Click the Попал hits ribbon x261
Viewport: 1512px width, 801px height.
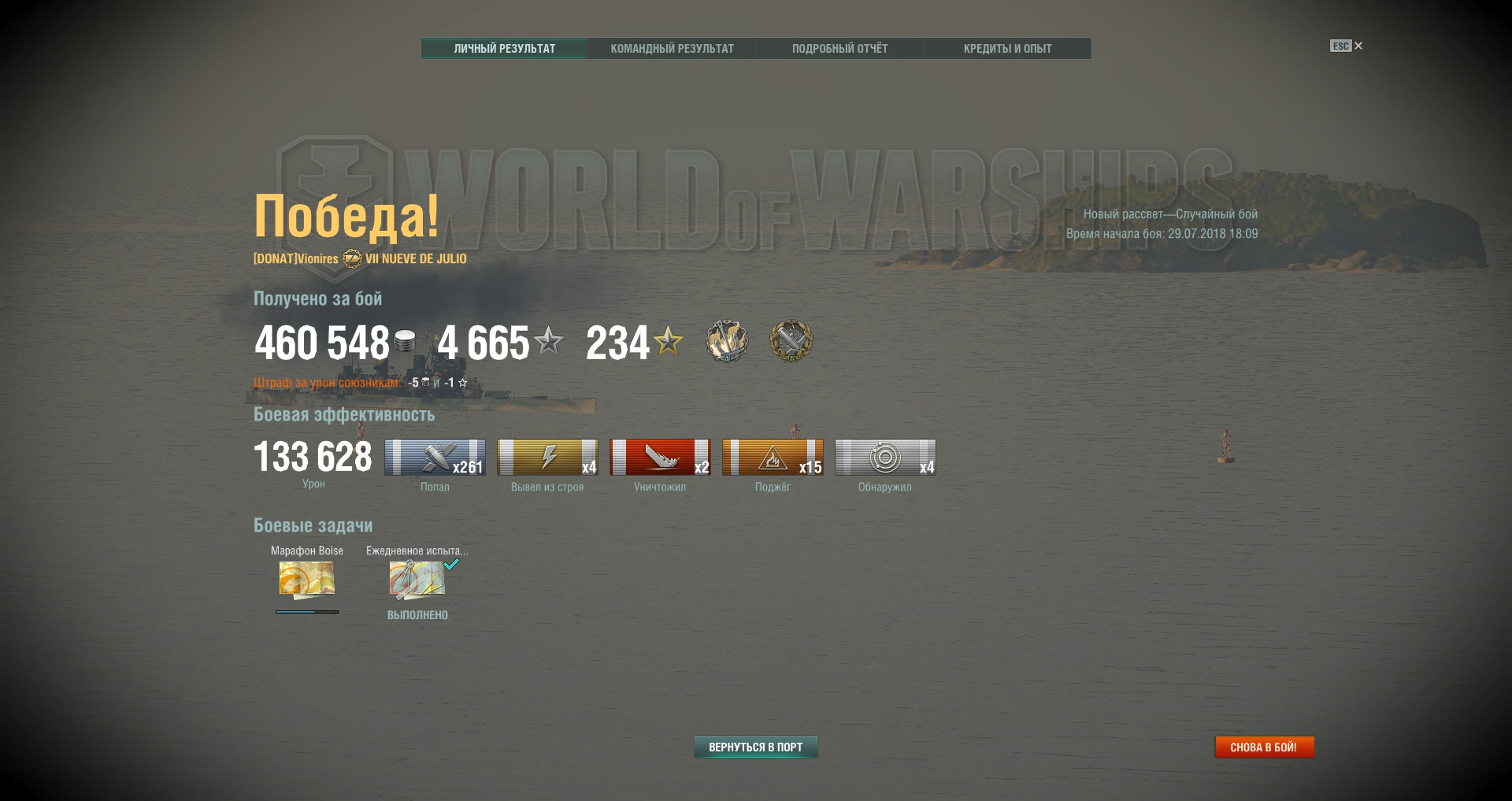click(x=435, y=458)
